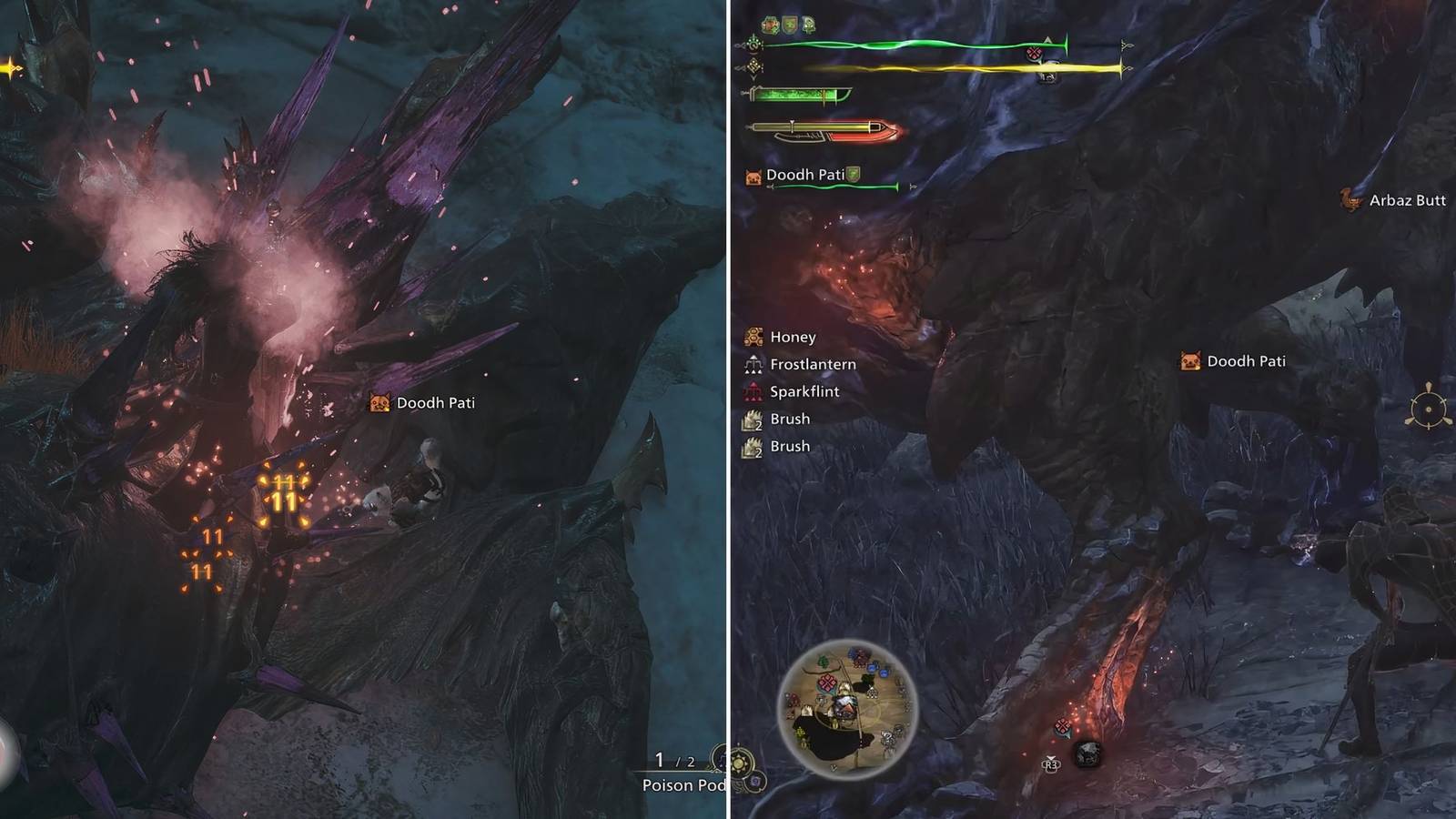This screenshot has height=819, width=1456.
Task: Click the red monster crest on the health bar
Action: 1035,52
